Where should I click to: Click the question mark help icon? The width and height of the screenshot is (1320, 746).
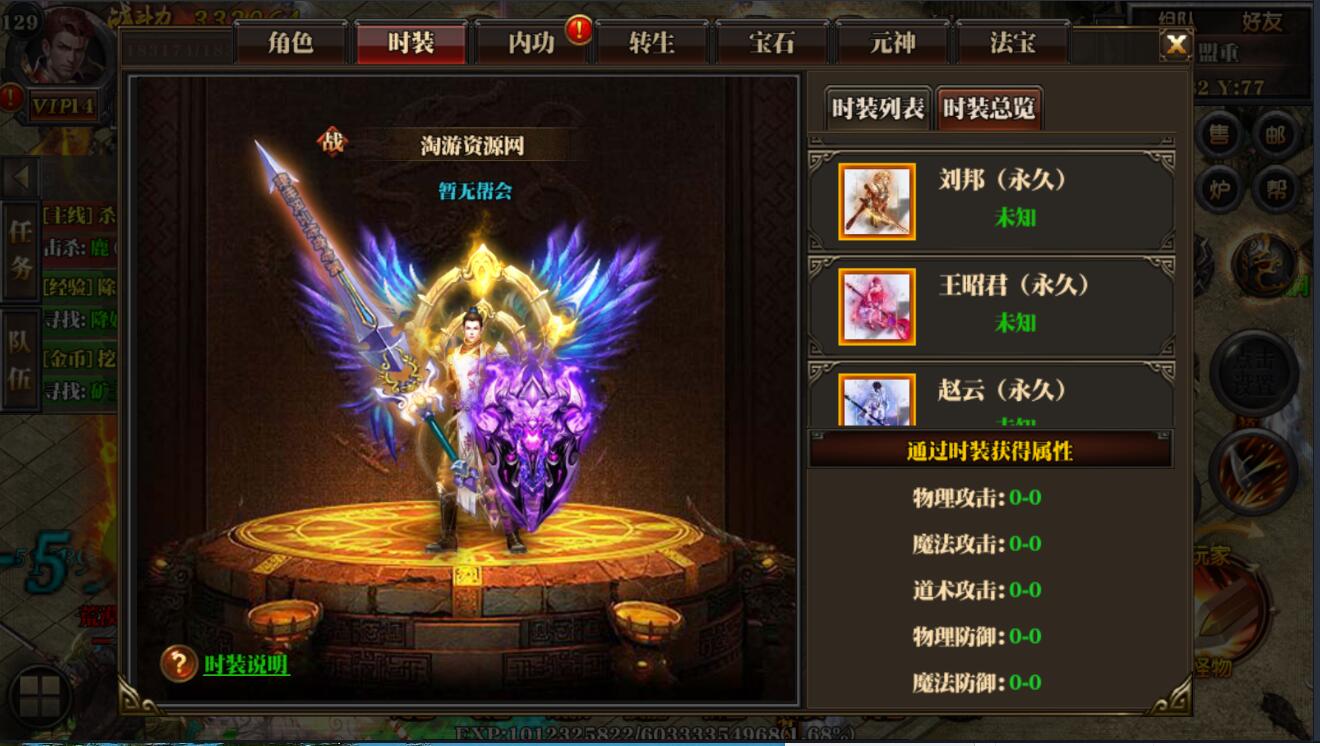click(x=179, y=663)
